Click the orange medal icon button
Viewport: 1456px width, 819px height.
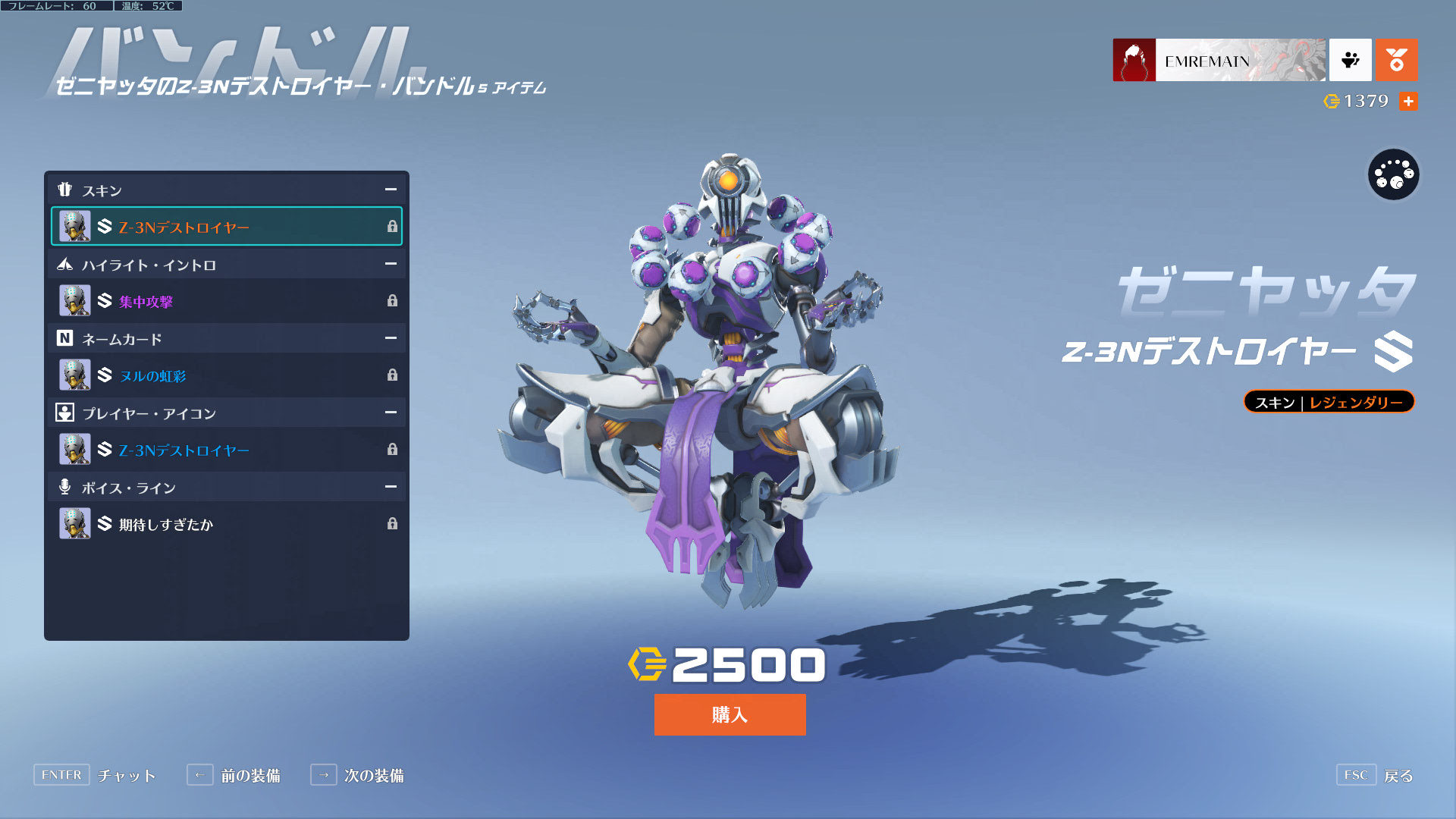[x=1396, y=60]
